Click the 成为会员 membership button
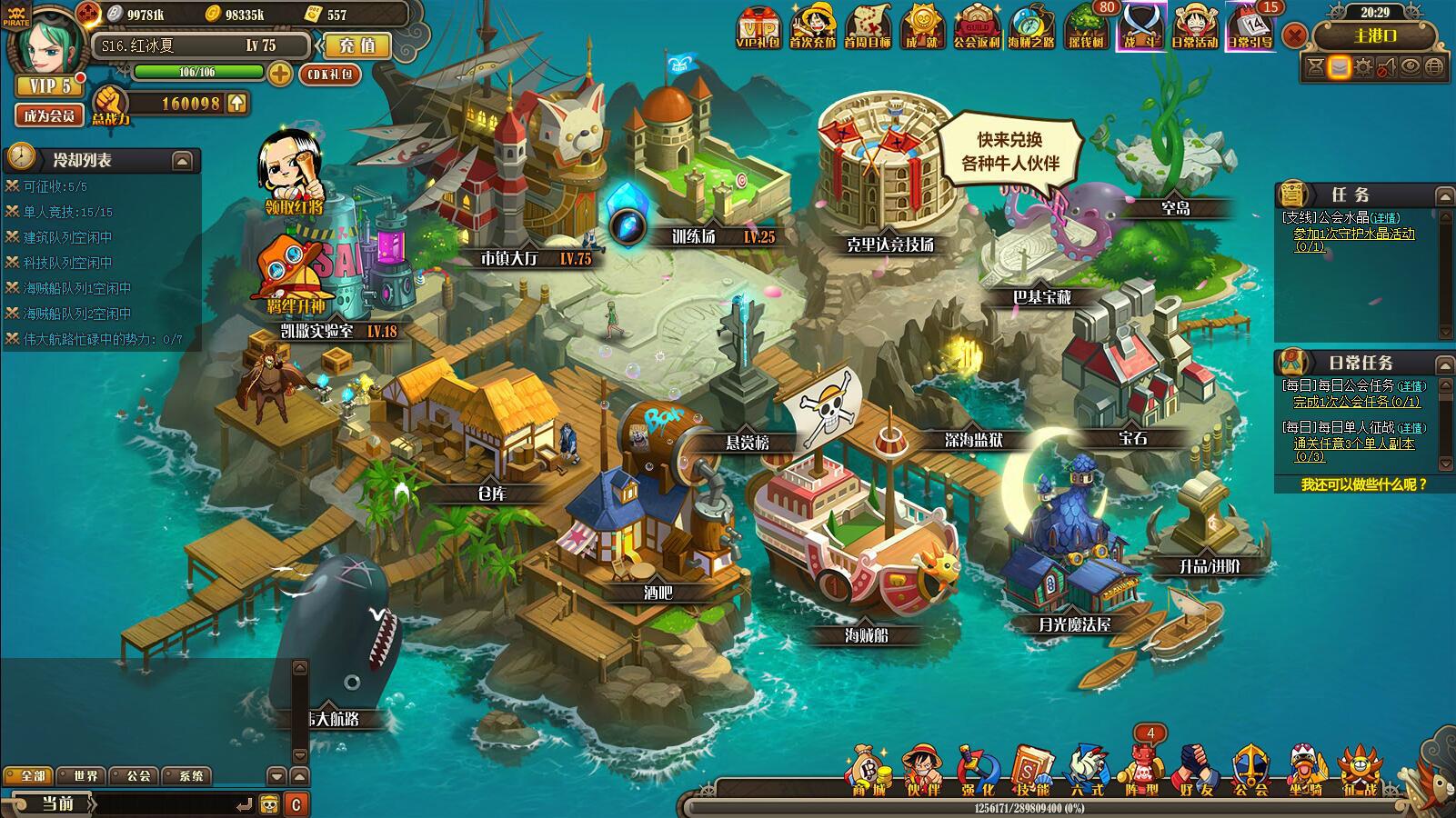This screenshot has width=1456, height=818. coord(49,115)
